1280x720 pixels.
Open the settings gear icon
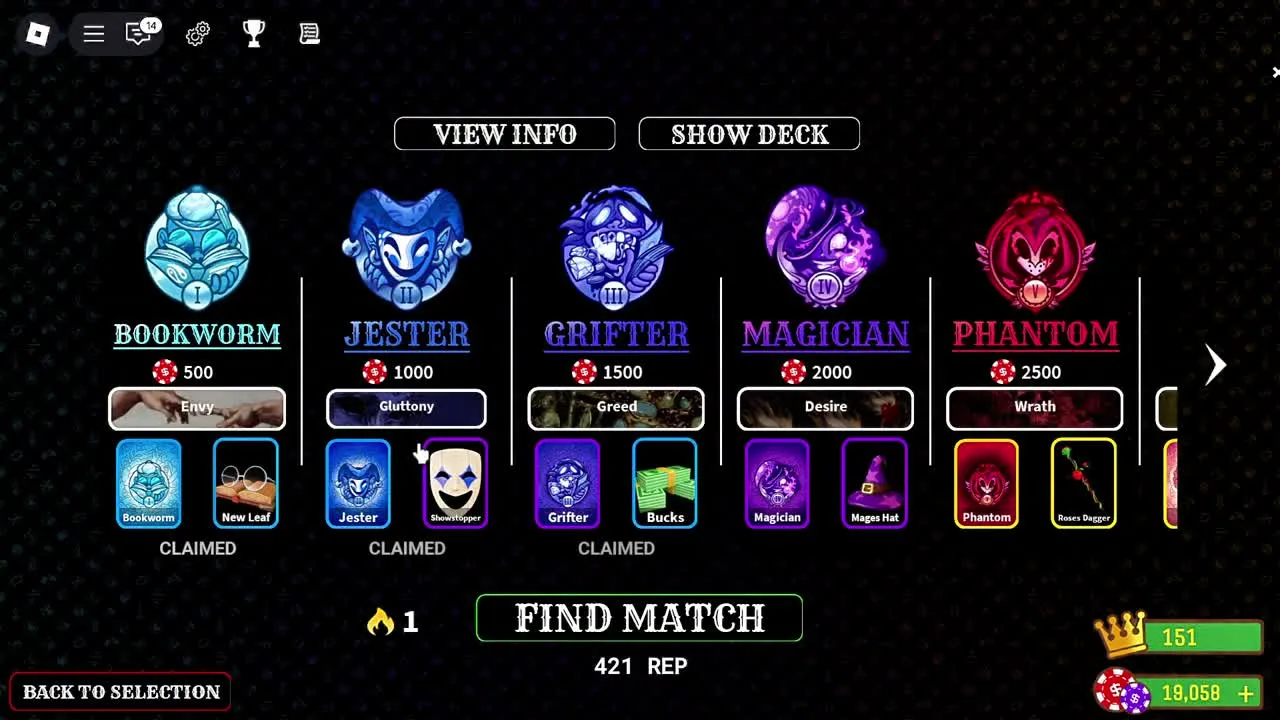tap(197, 33)
